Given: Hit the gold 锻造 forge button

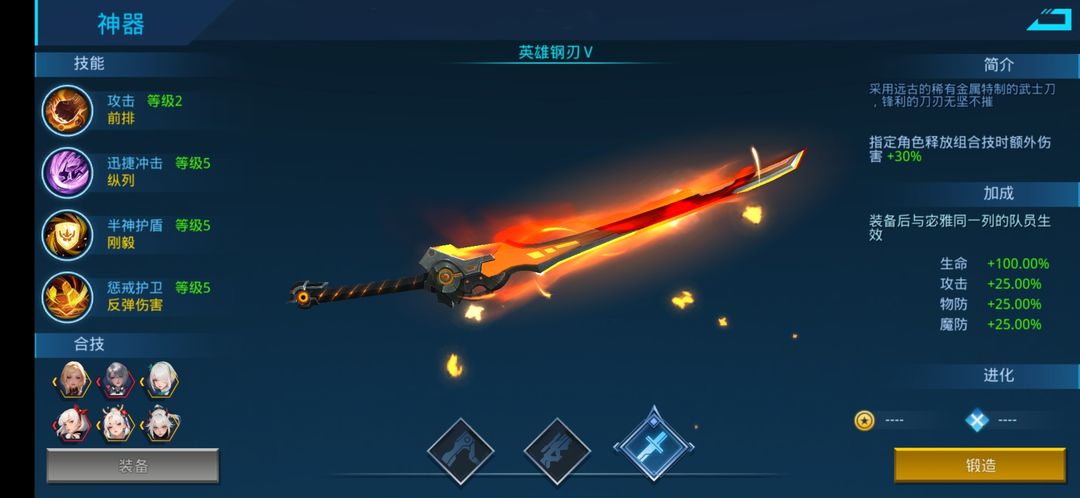Looking at the screenshot, I should point(979,466).
